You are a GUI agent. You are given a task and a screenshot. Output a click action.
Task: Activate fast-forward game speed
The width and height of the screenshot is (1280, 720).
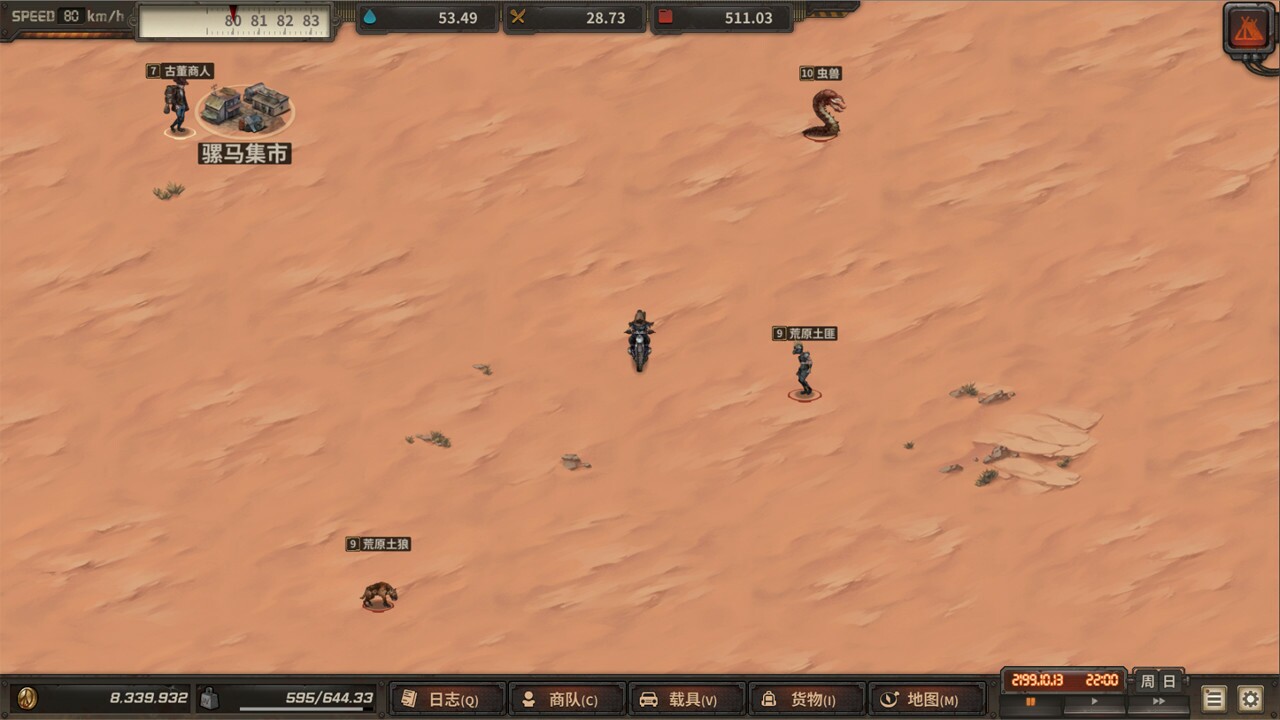1158,702
